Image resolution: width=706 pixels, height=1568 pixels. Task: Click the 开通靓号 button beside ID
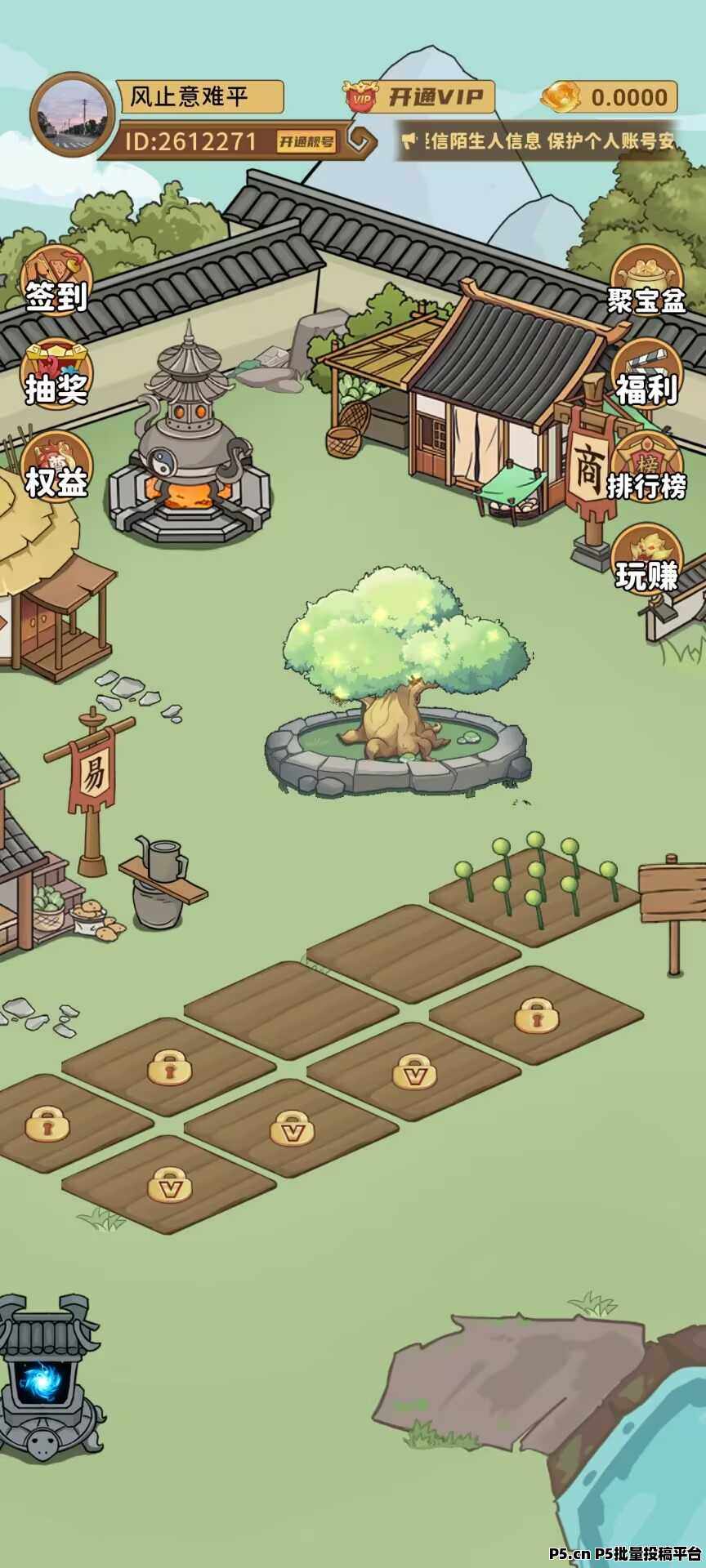pos(306,142)
